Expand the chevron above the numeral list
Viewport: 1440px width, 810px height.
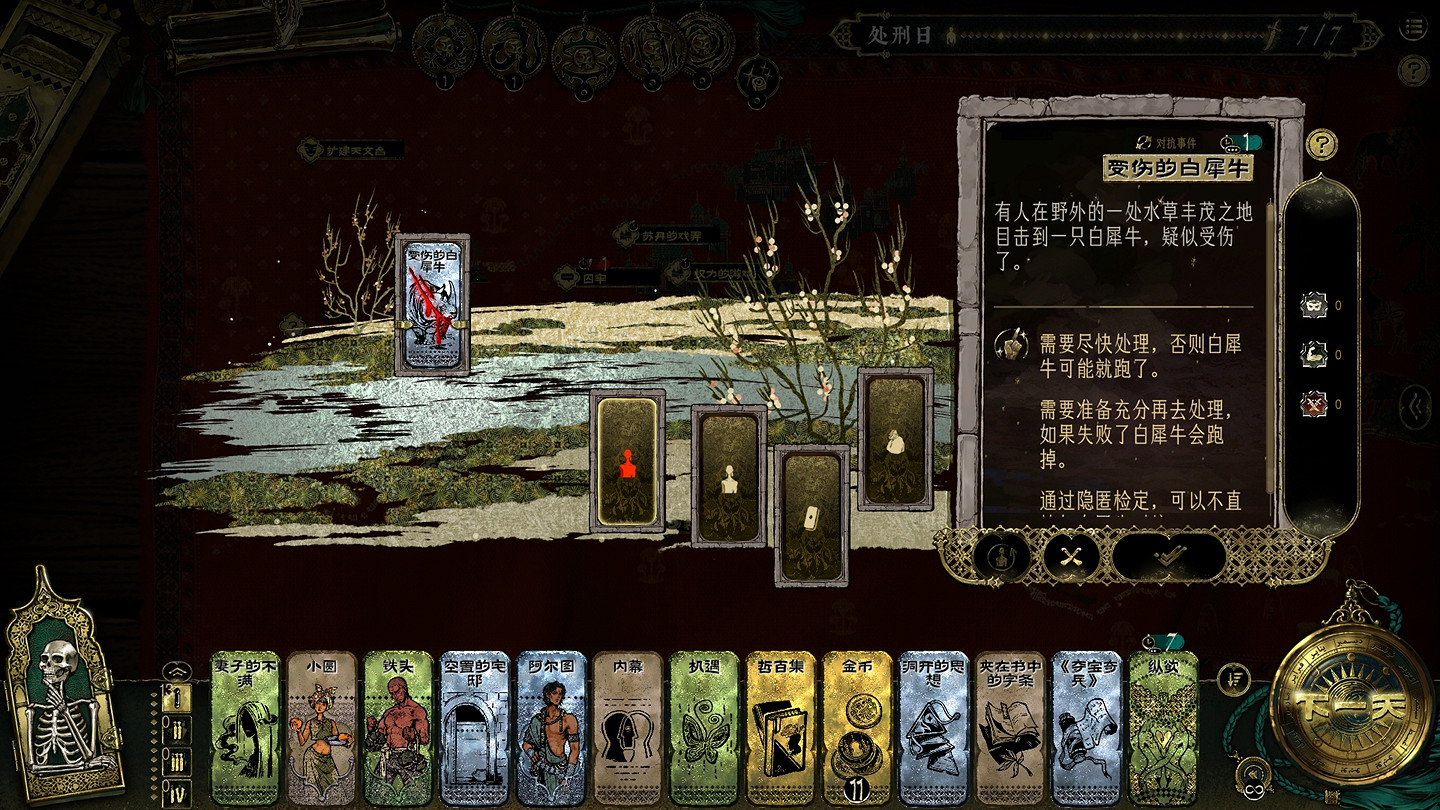click(x=177, y=670)
